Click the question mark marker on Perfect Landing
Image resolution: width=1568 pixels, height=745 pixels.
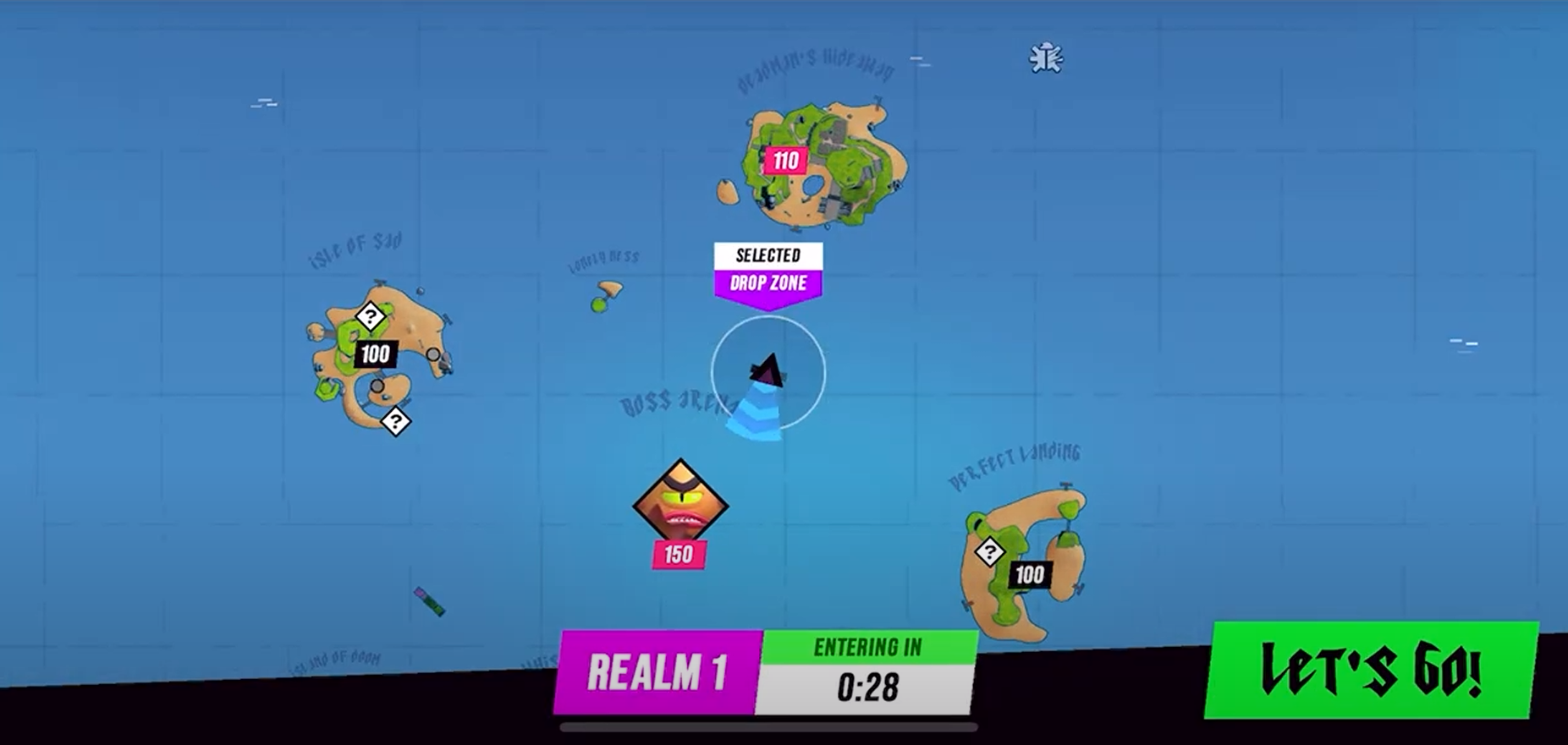pyautogui.click(x=990, y=551)
